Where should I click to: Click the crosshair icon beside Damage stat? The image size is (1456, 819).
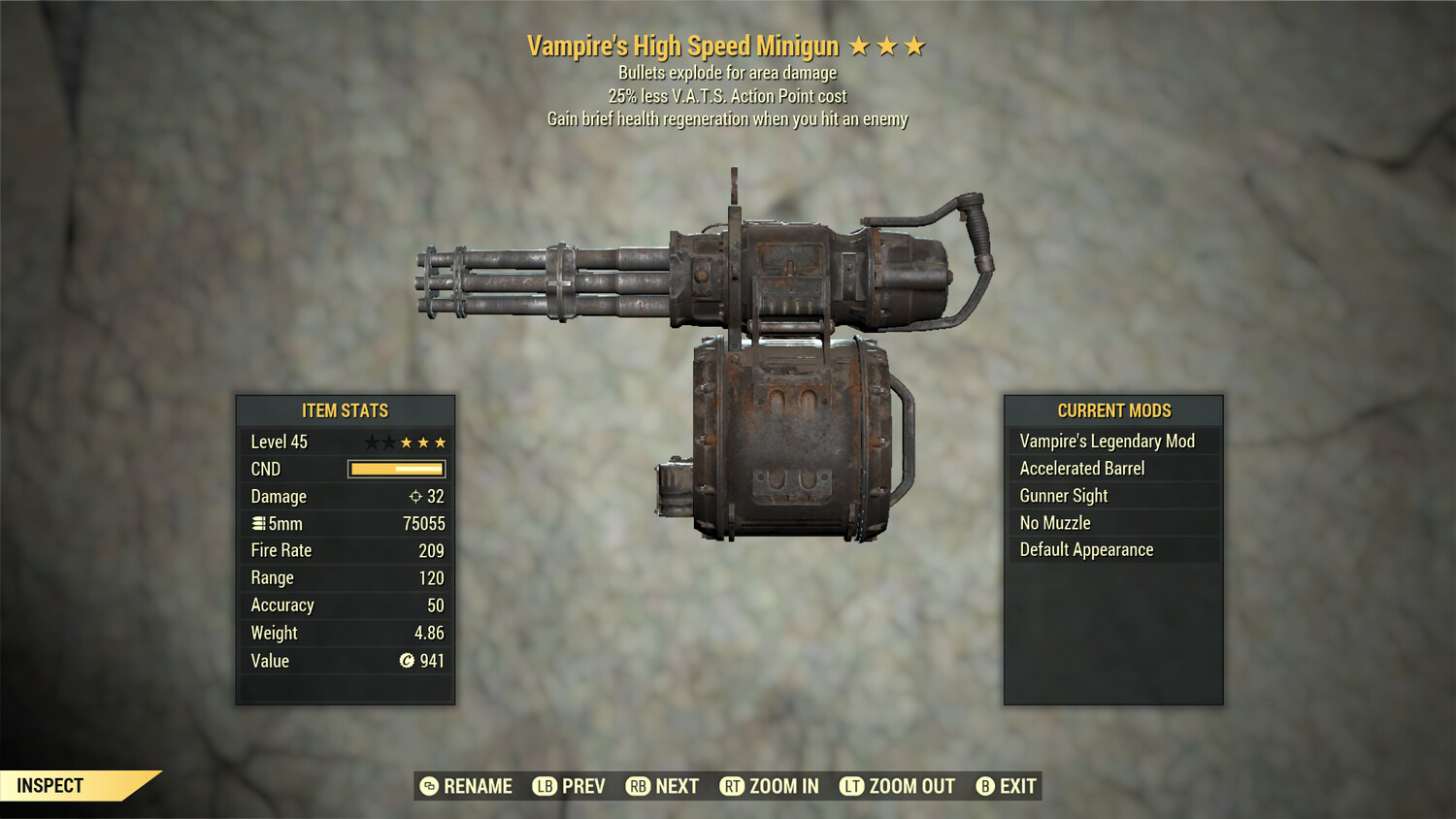click(416, 496)
